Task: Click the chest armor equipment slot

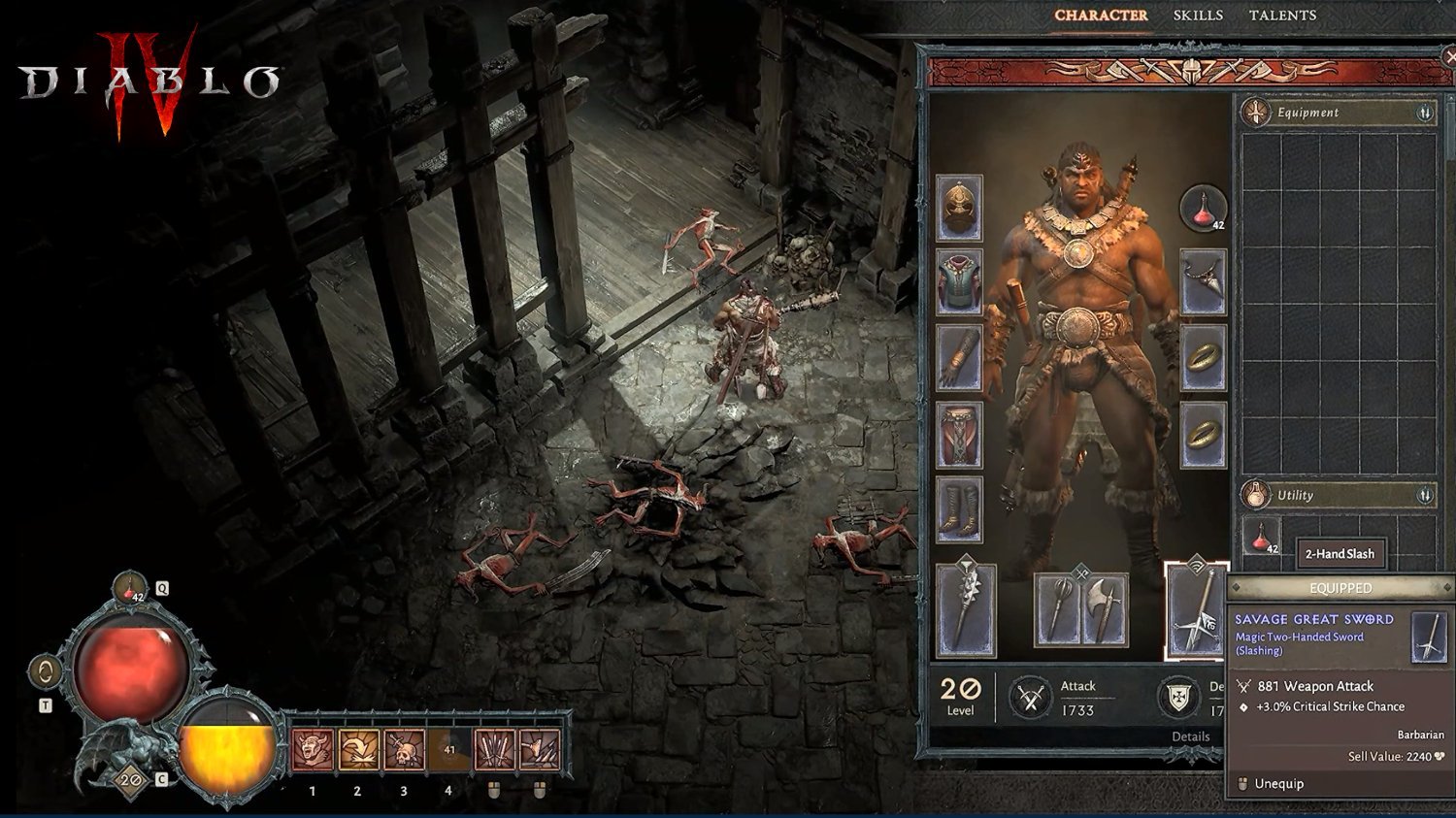Action: (959, 282)
